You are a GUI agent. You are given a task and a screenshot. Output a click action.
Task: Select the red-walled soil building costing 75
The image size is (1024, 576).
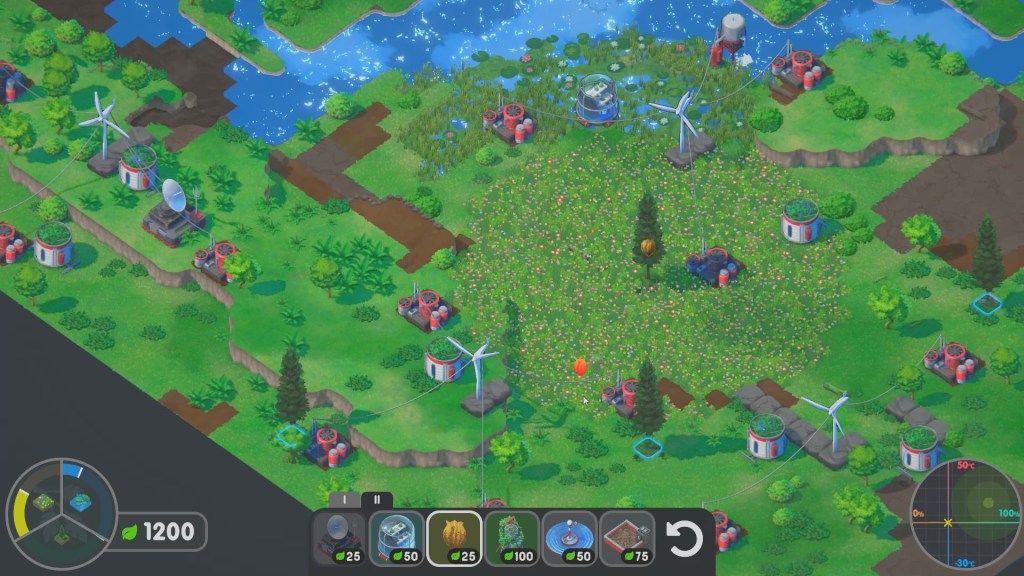point(627,540)
